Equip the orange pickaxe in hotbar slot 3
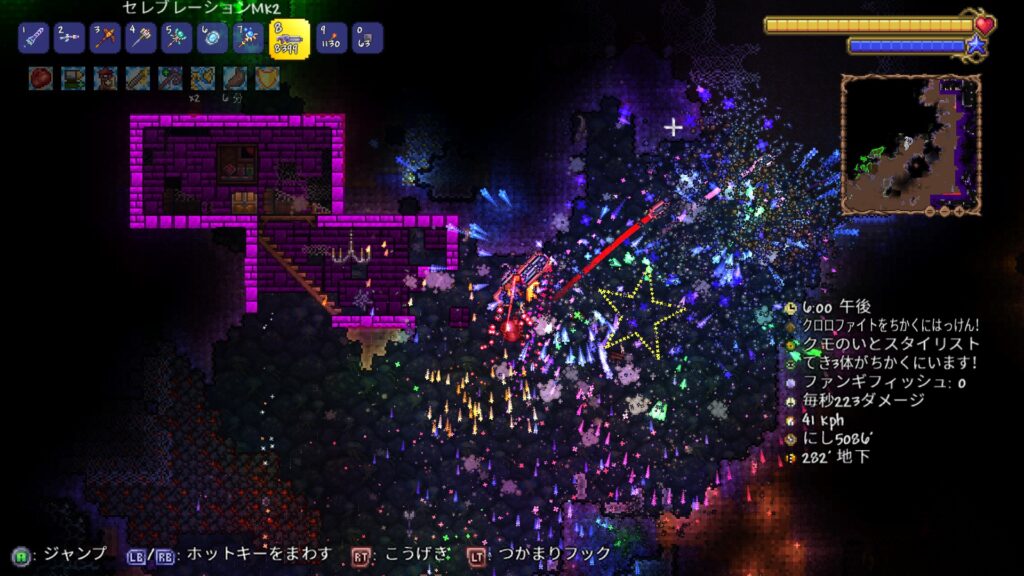 107,39
